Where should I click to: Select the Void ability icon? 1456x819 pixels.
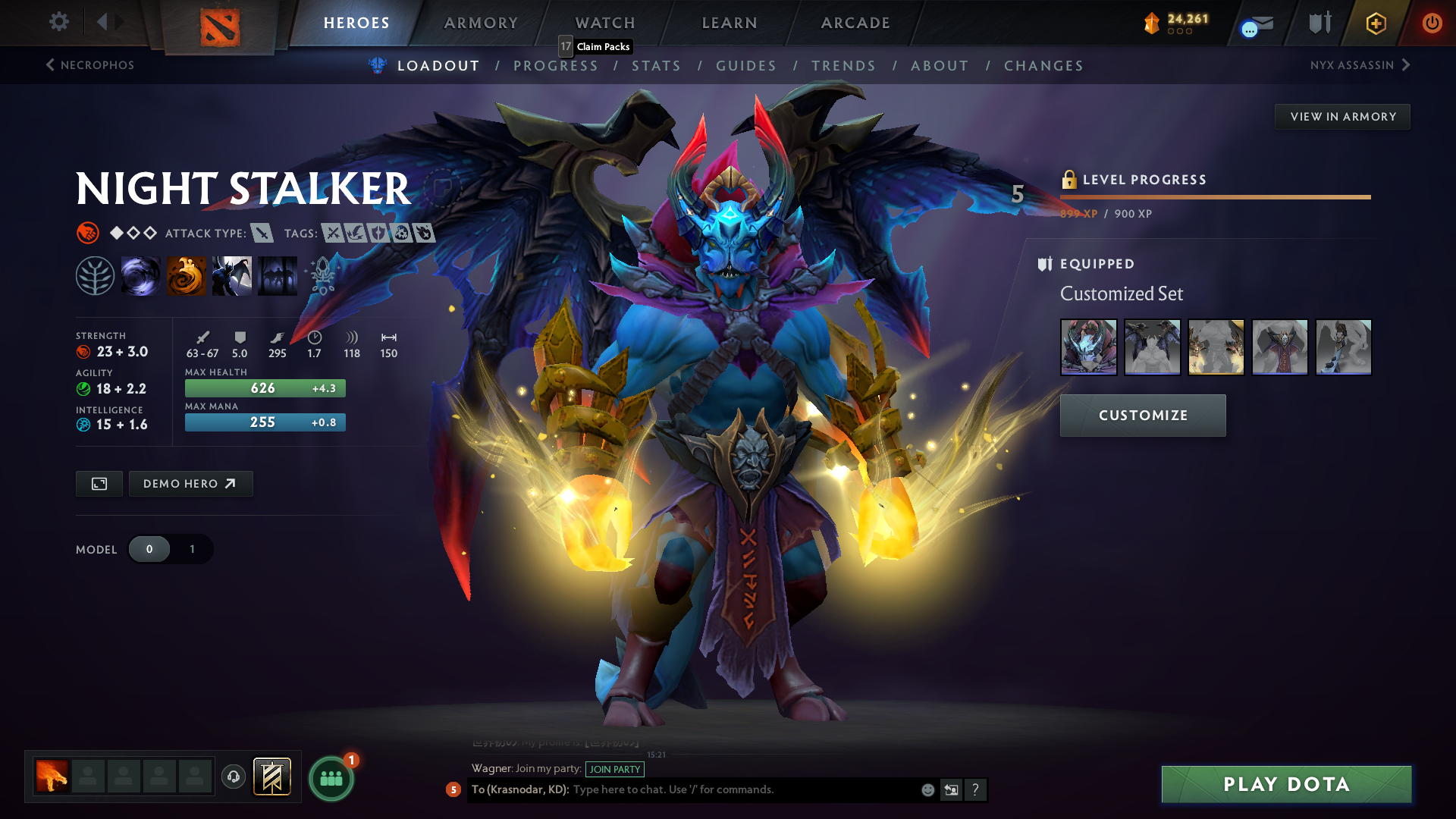(x=141, y=275)
